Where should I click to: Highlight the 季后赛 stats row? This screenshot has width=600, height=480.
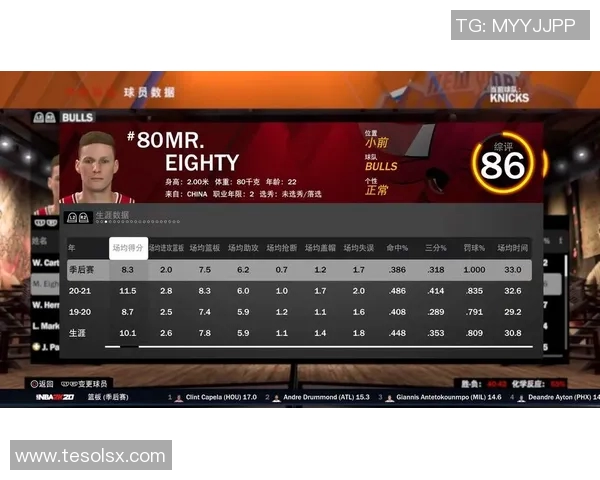[299, 270]
